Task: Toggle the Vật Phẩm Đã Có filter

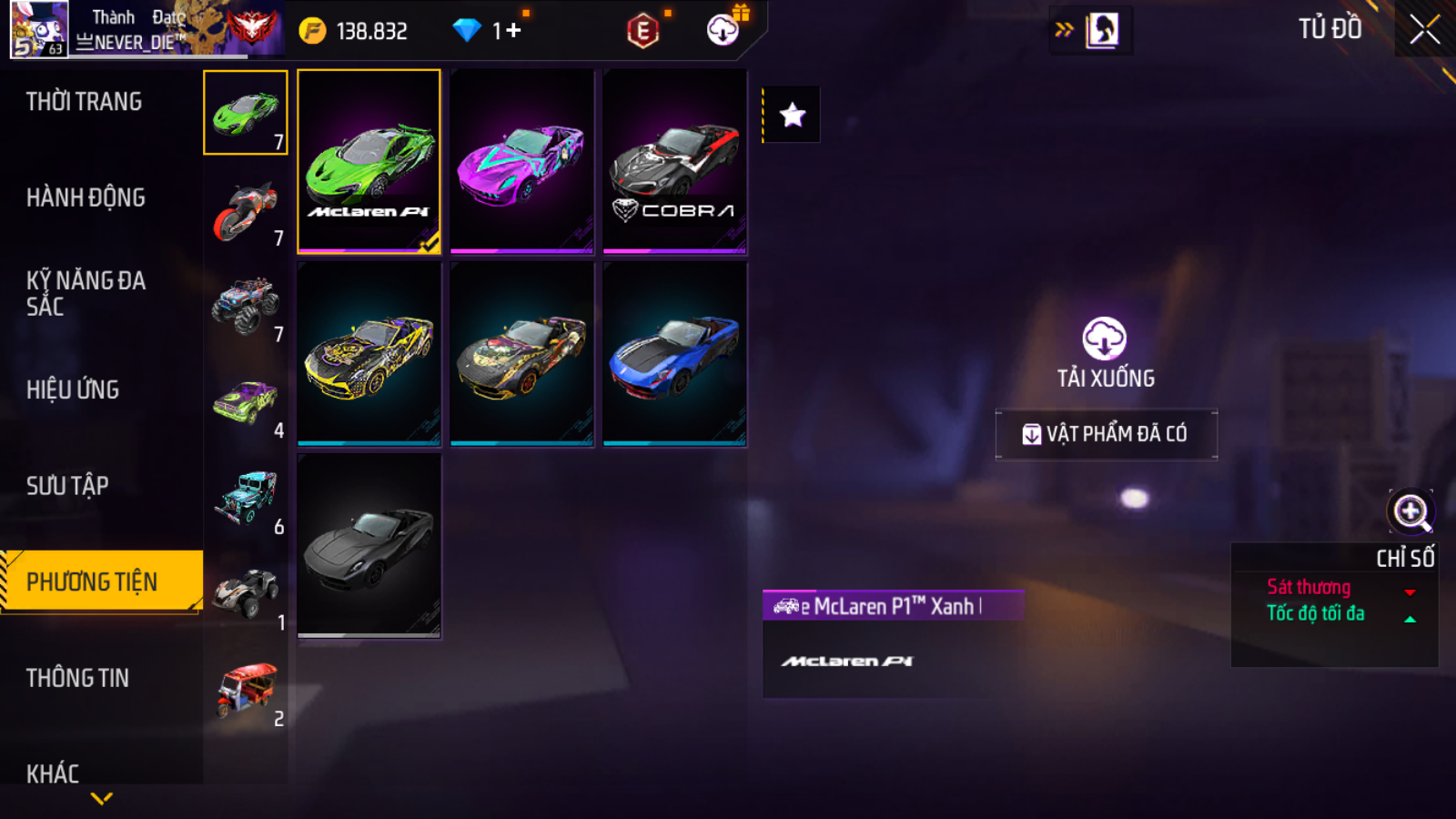Action: 1106,434
